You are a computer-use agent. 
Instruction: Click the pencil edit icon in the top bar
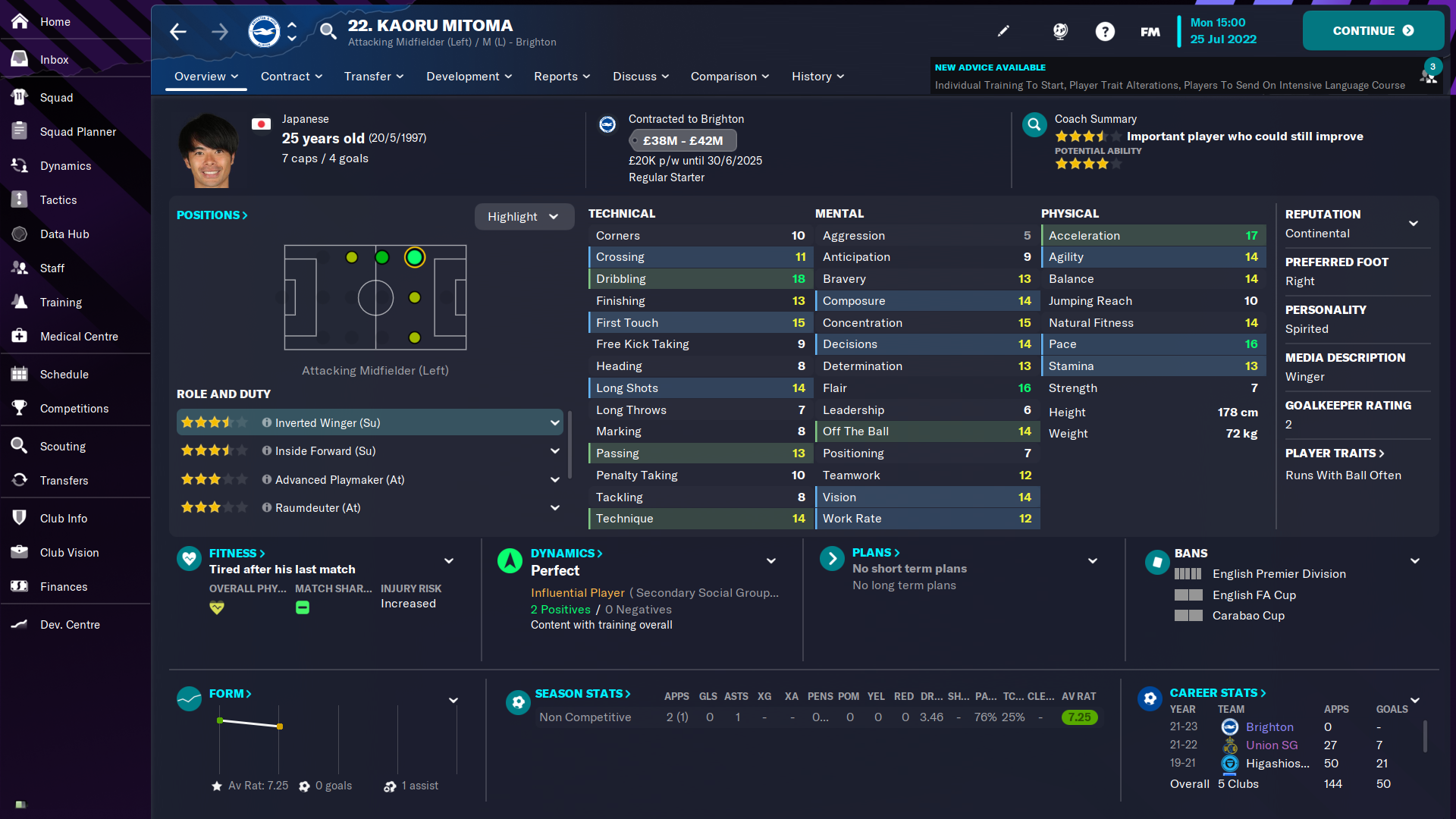(x=1003, y=31)
